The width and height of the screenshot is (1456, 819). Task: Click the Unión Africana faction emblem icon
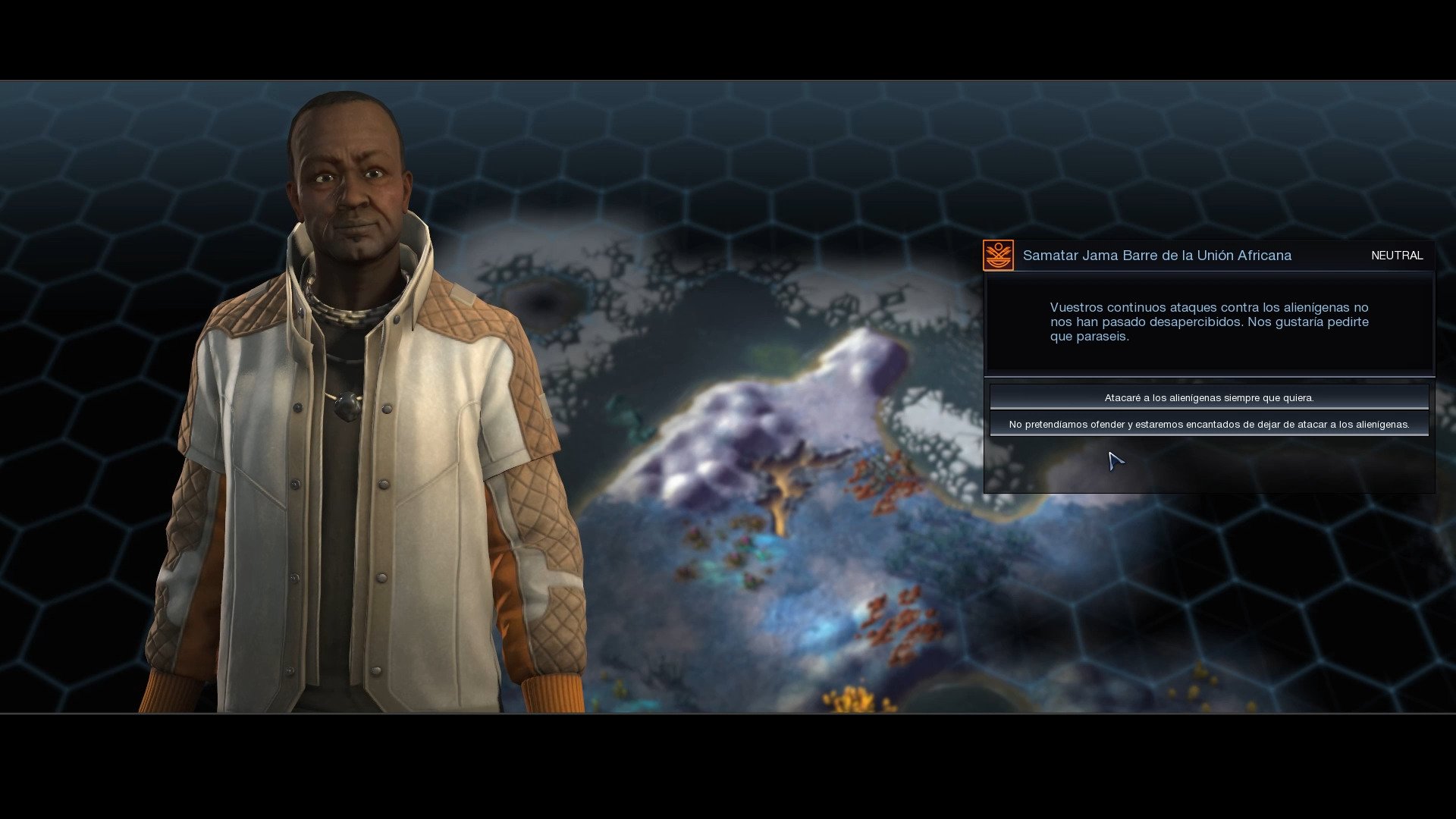[998, 256]
